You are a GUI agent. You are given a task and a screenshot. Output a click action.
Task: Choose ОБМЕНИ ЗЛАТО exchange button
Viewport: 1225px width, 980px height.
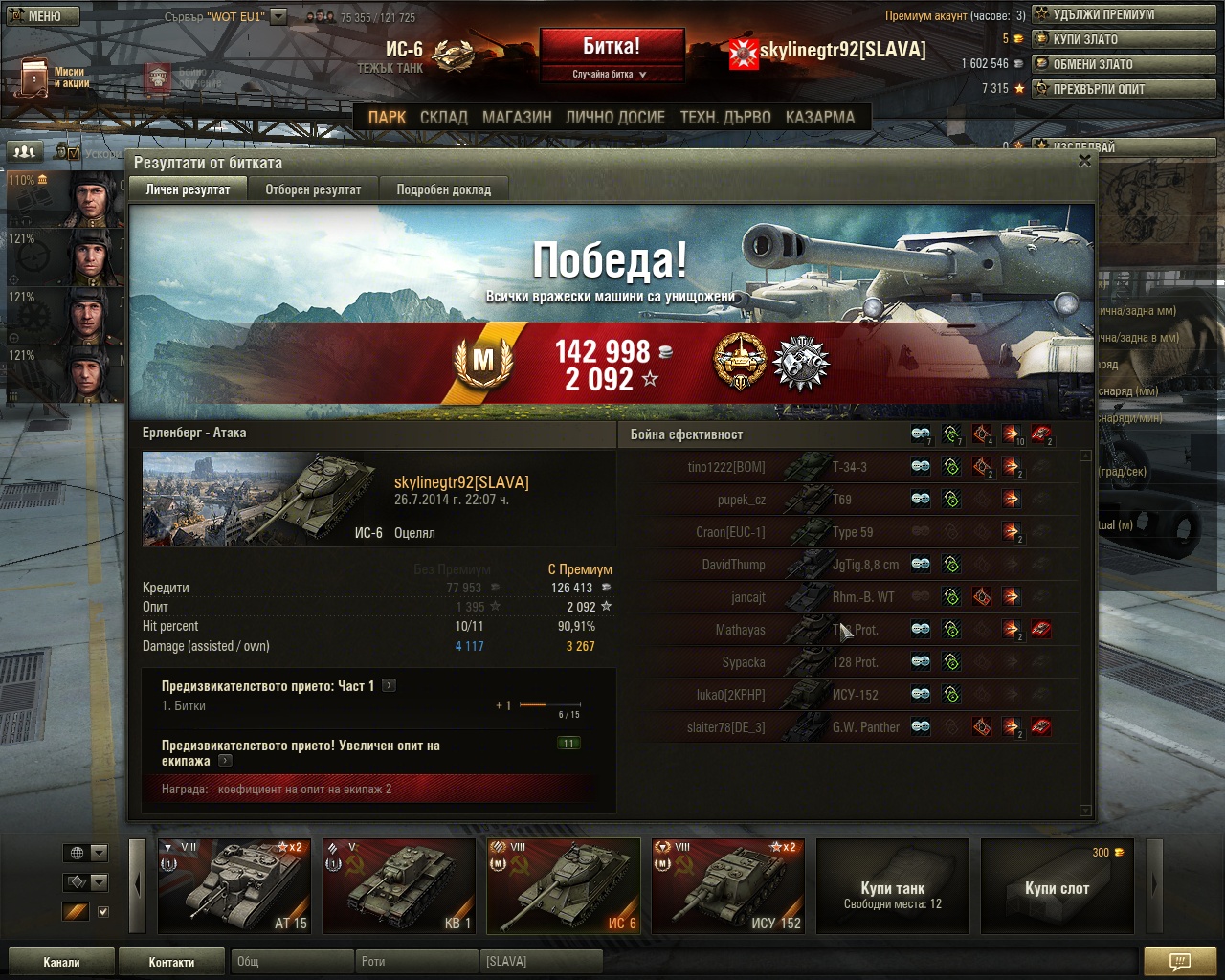pos(1124,64)
